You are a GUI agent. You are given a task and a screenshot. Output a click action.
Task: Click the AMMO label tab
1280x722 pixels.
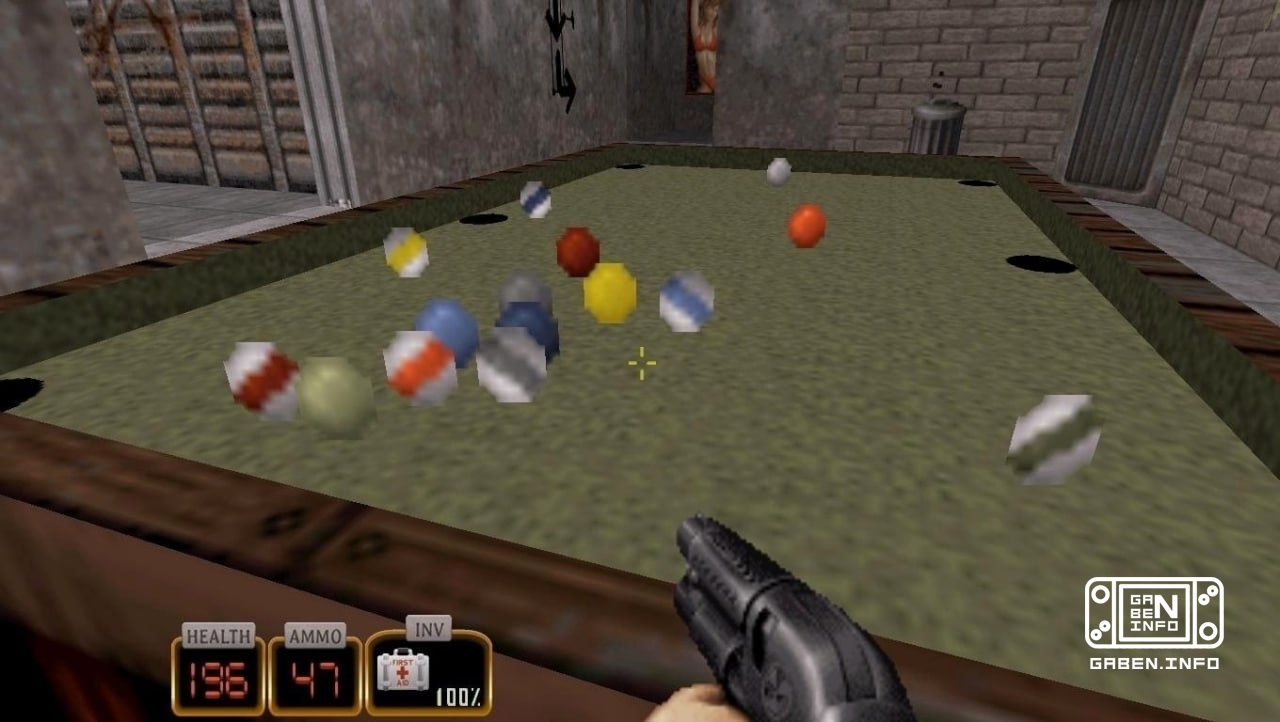313,633
